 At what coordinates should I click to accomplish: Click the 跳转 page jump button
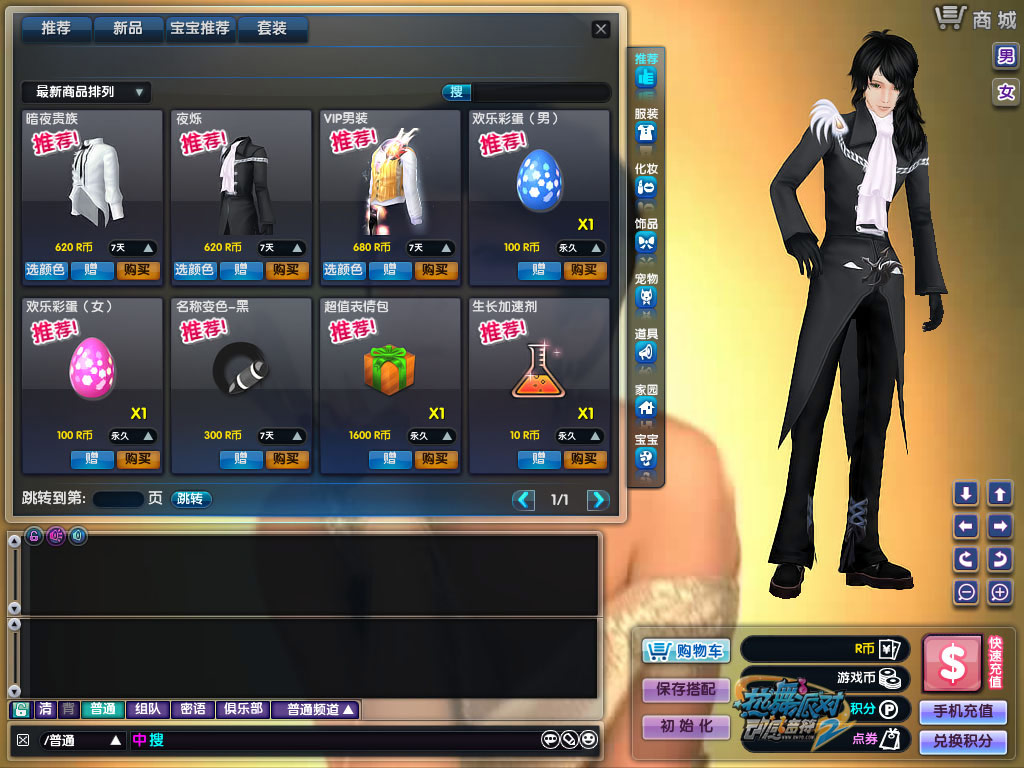[190, 499]
